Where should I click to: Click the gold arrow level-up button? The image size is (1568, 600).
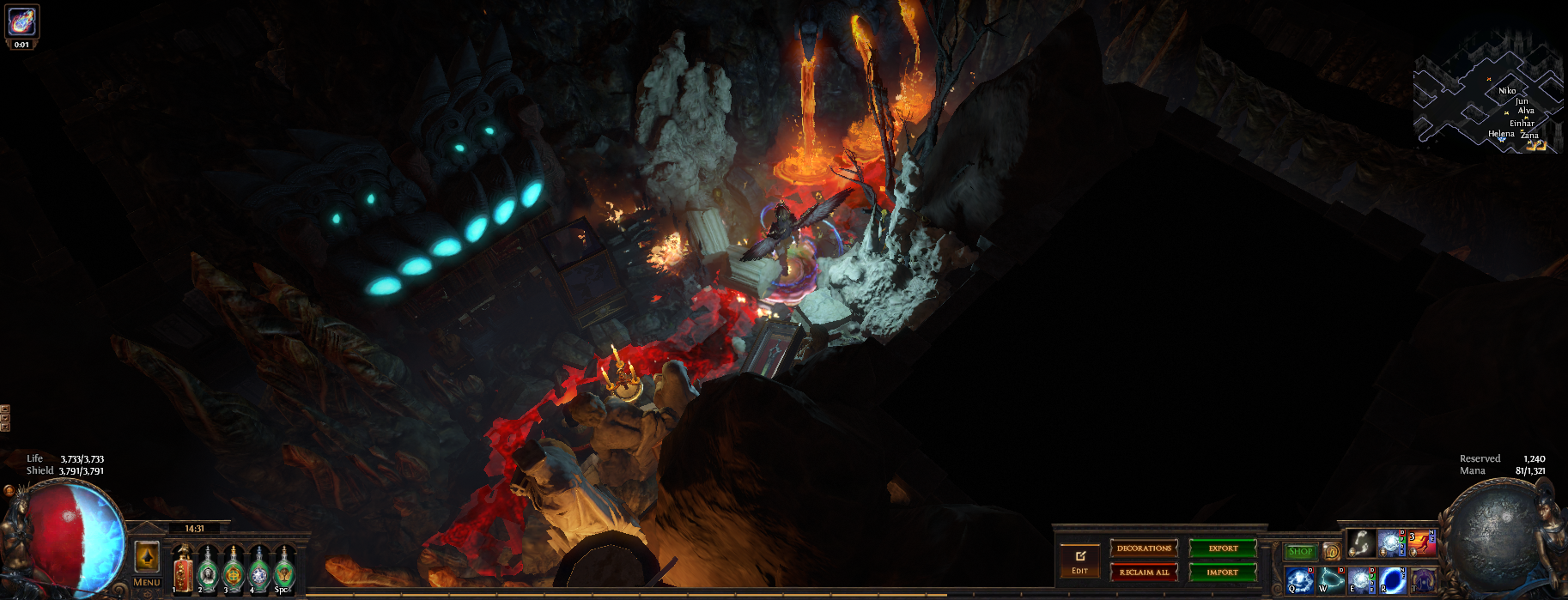tap(148, 557)
